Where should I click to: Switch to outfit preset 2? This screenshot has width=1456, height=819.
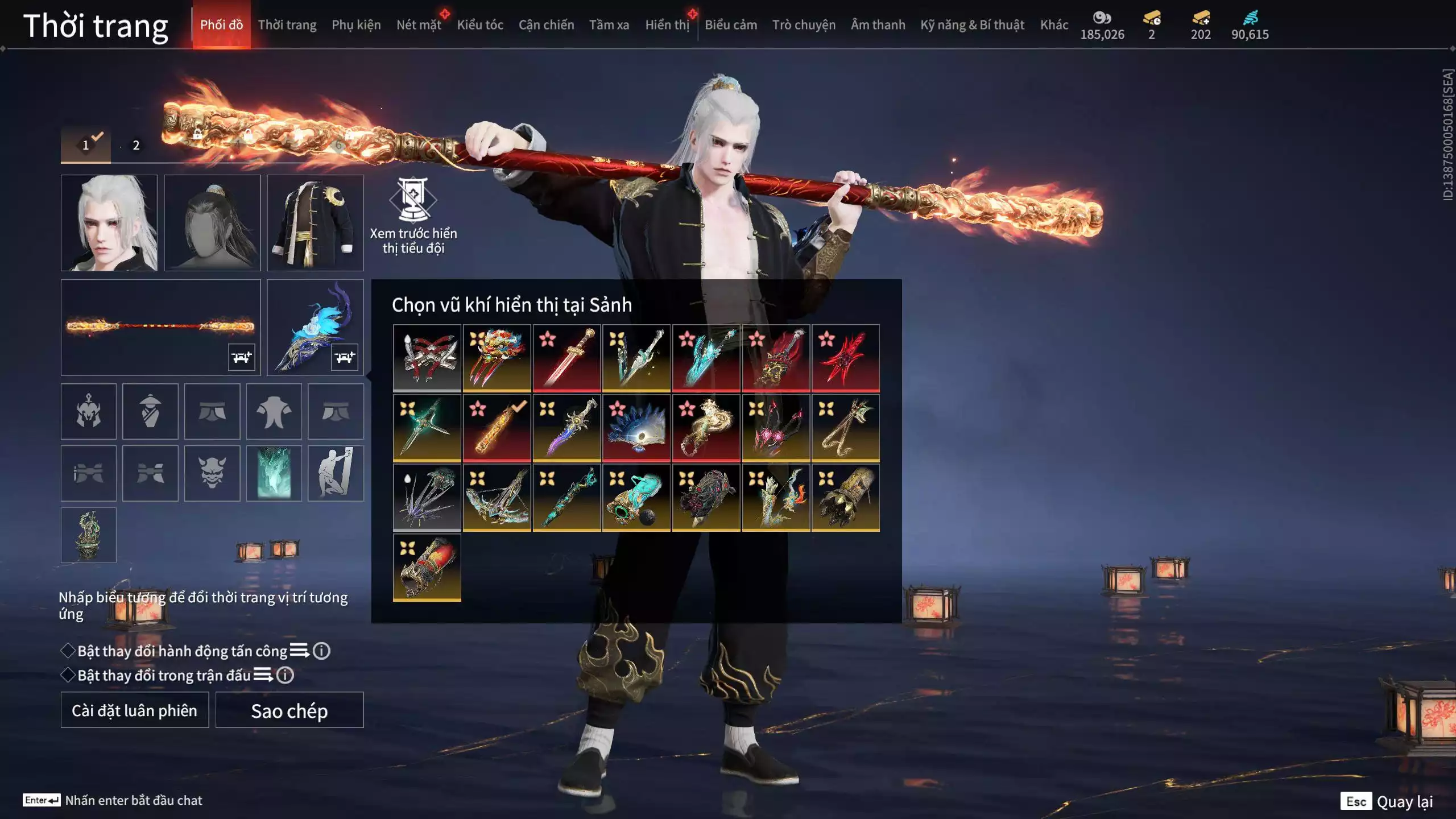pos(136,146)
